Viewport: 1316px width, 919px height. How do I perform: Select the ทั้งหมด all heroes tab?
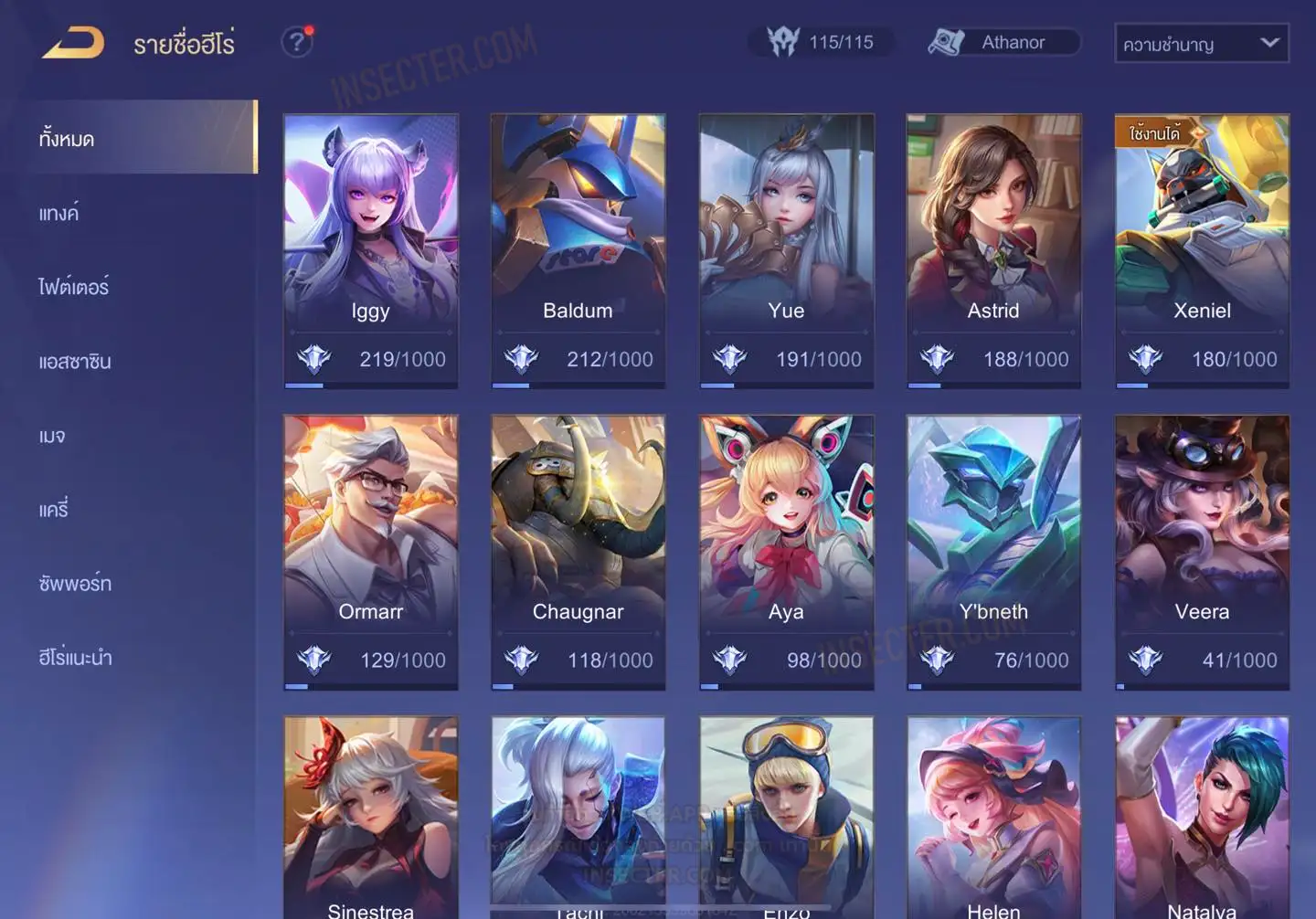[67, 139]
